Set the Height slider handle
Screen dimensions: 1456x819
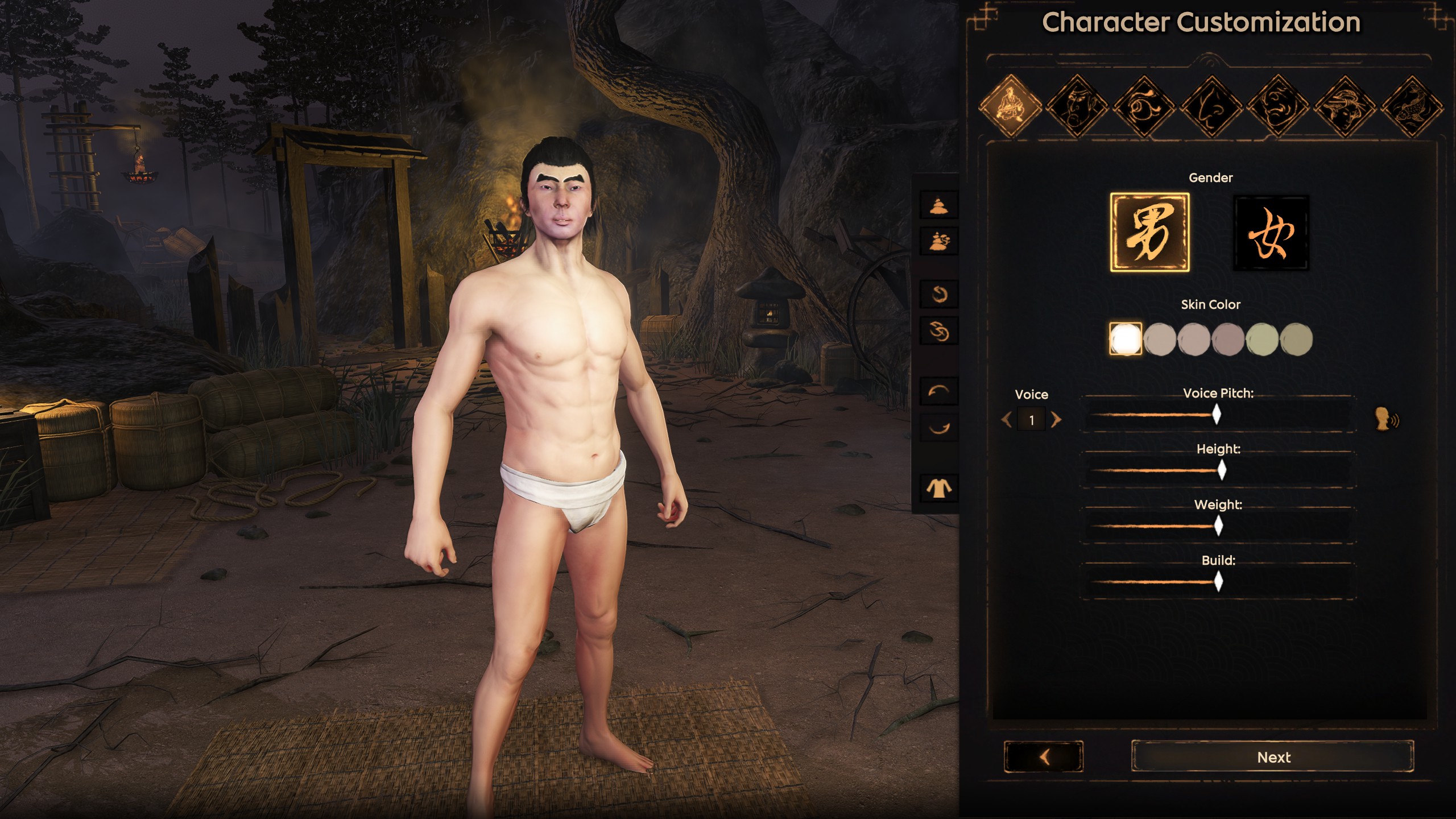pyautogui.click(x=1222, y=470)
